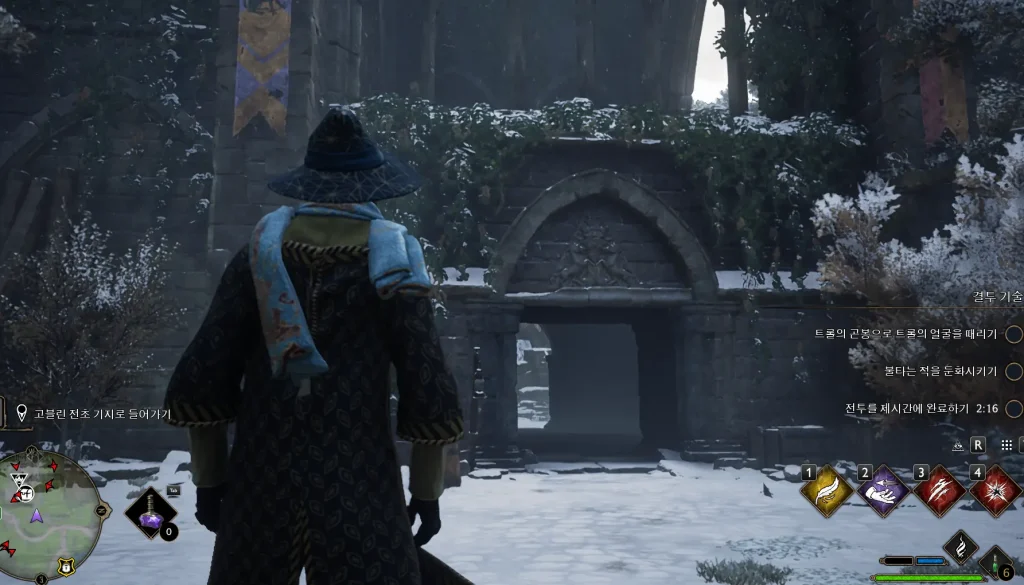Open the spell set grid icon
The width and height of the screenshot is (1024, 585).
click(x=1006, y=444)
